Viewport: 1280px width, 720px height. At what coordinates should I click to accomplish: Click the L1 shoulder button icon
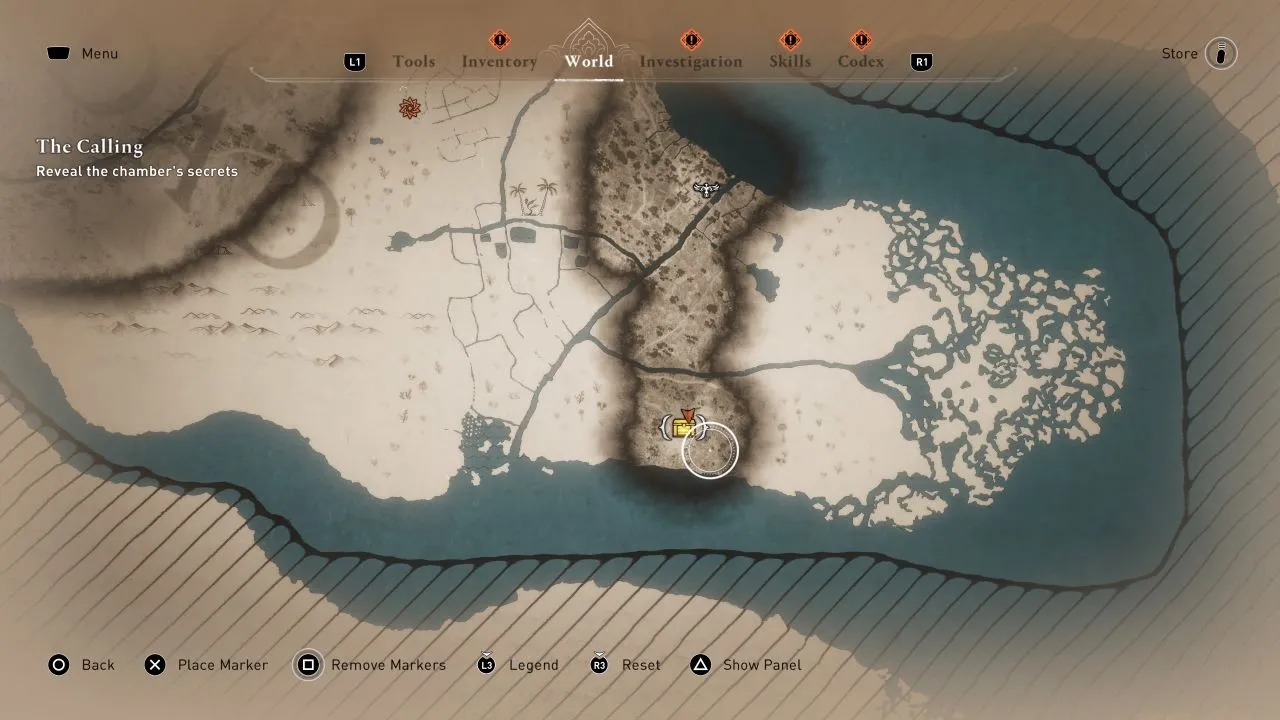point(355,61)
